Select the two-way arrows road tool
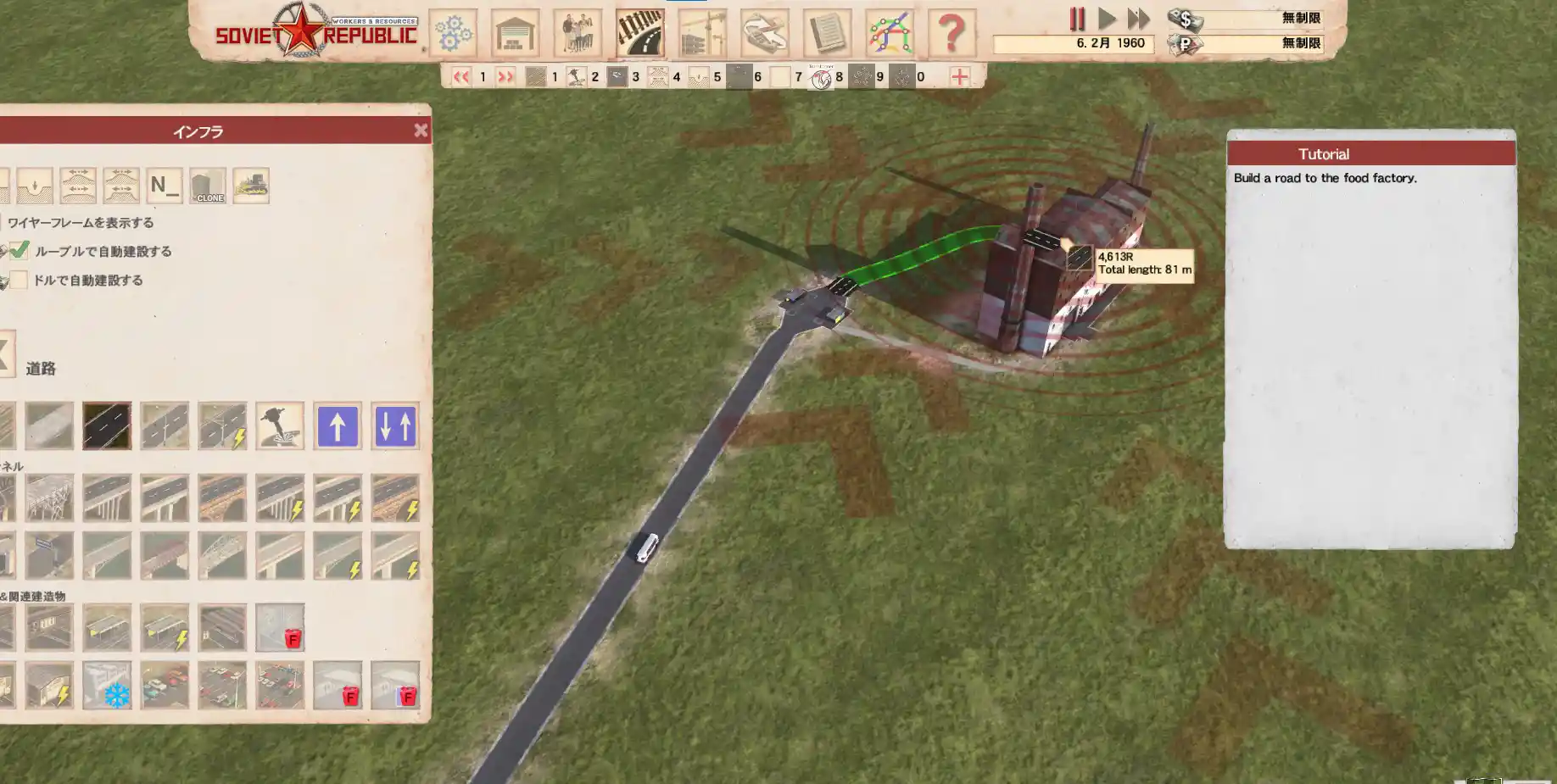 coord(395,425)
